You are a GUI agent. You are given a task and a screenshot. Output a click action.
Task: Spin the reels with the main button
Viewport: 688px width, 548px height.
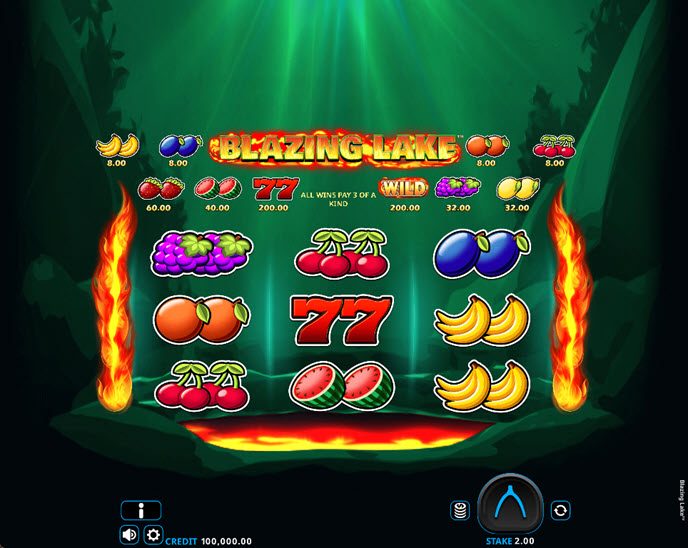pyautogui.click(x=510, y=504)
